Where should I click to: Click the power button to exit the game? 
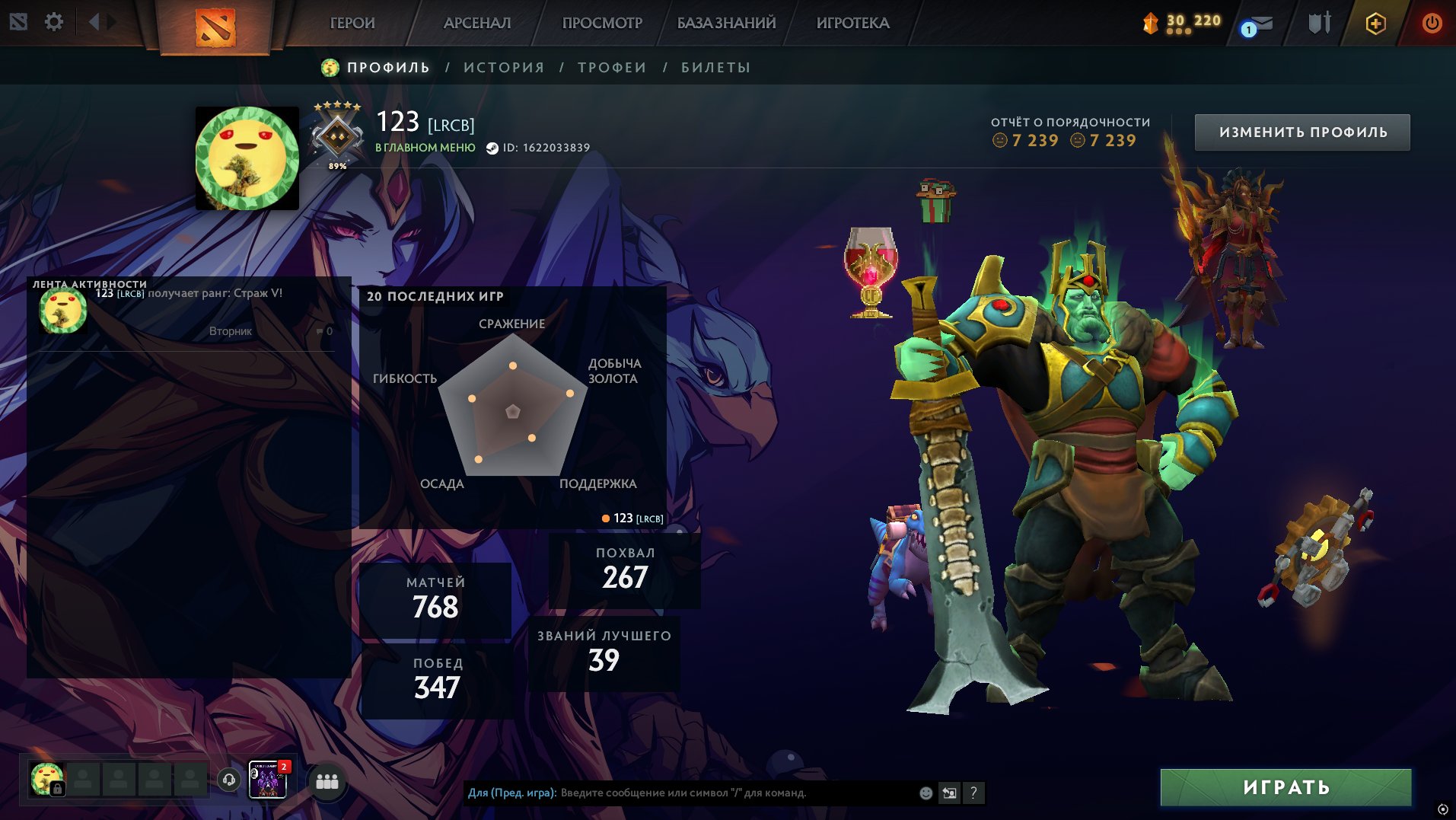tap(1431, 23)
